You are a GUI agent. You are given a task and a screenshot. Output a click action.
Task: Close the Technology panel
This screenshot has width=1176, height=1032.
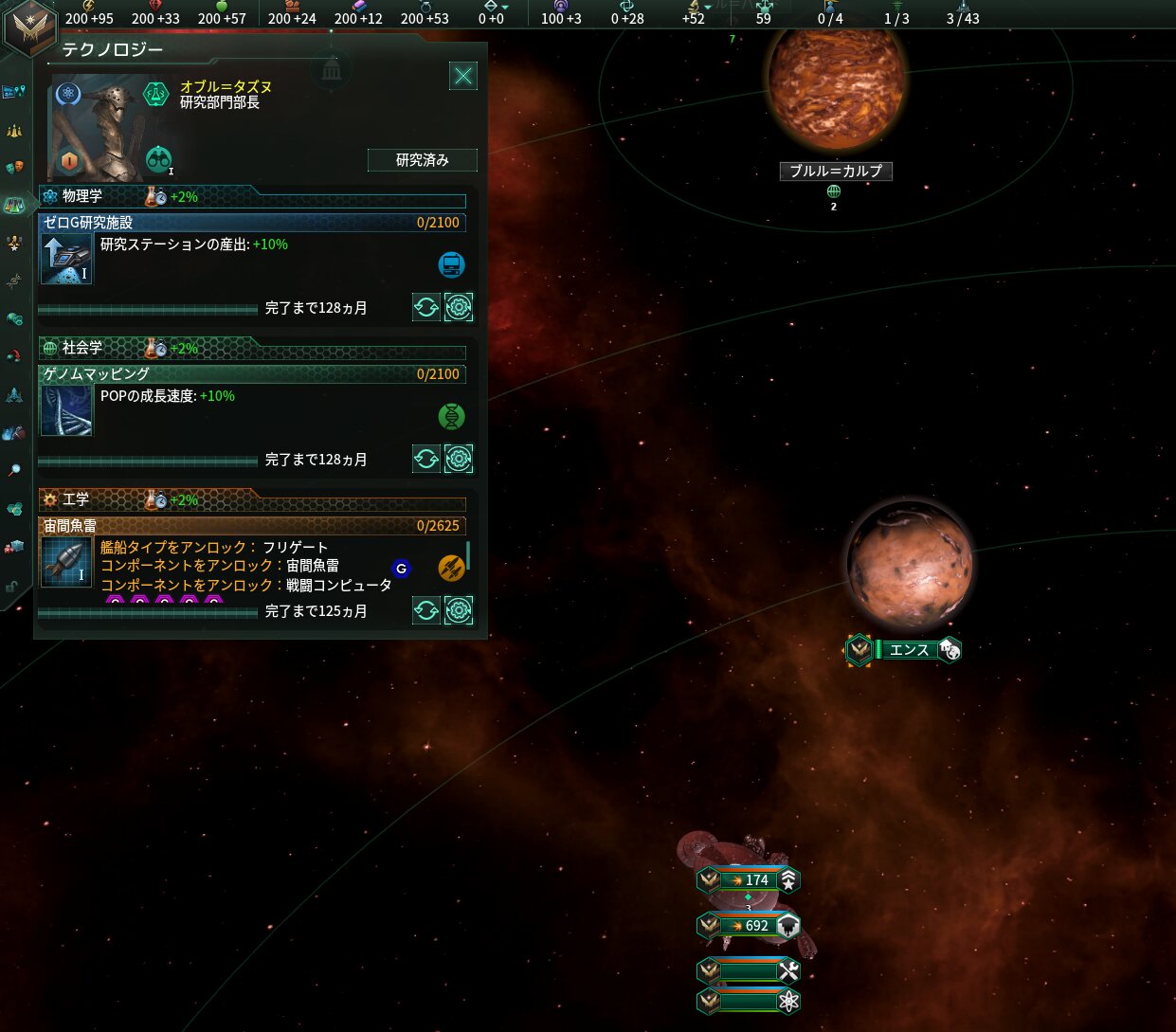coord(462,76)
